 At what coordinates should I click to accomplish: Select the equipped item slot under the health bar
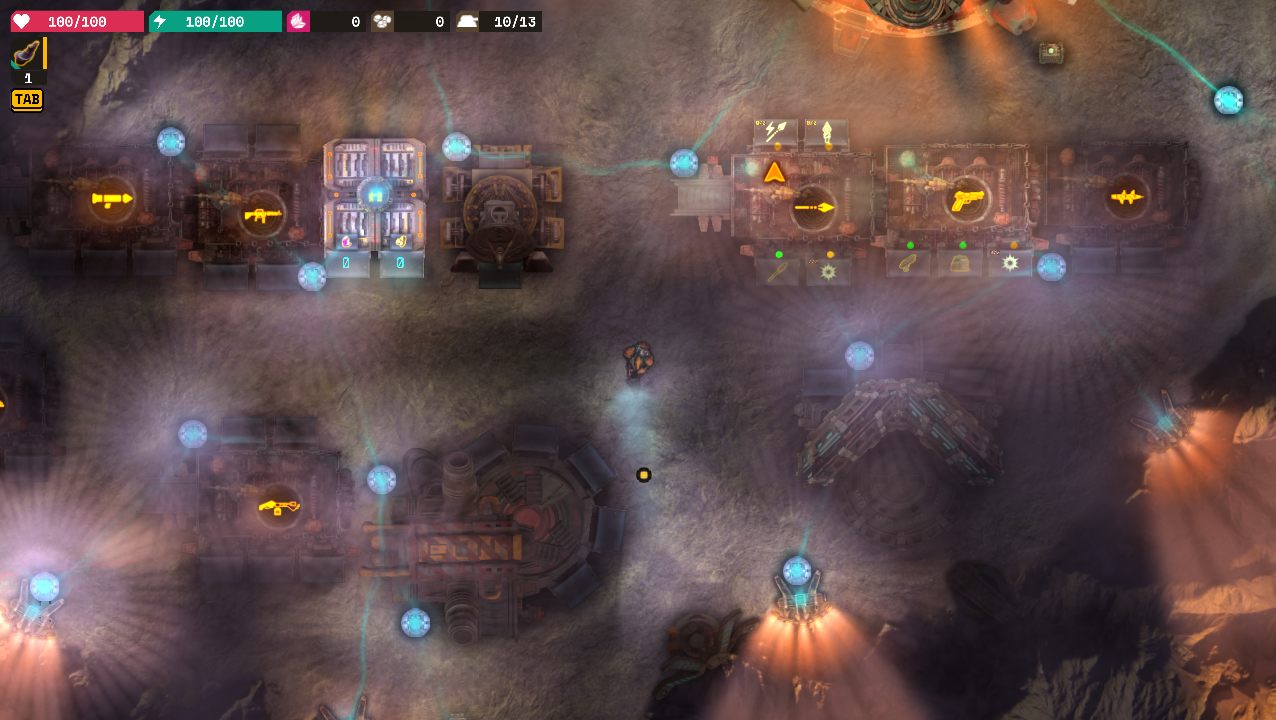click(27, 56)
